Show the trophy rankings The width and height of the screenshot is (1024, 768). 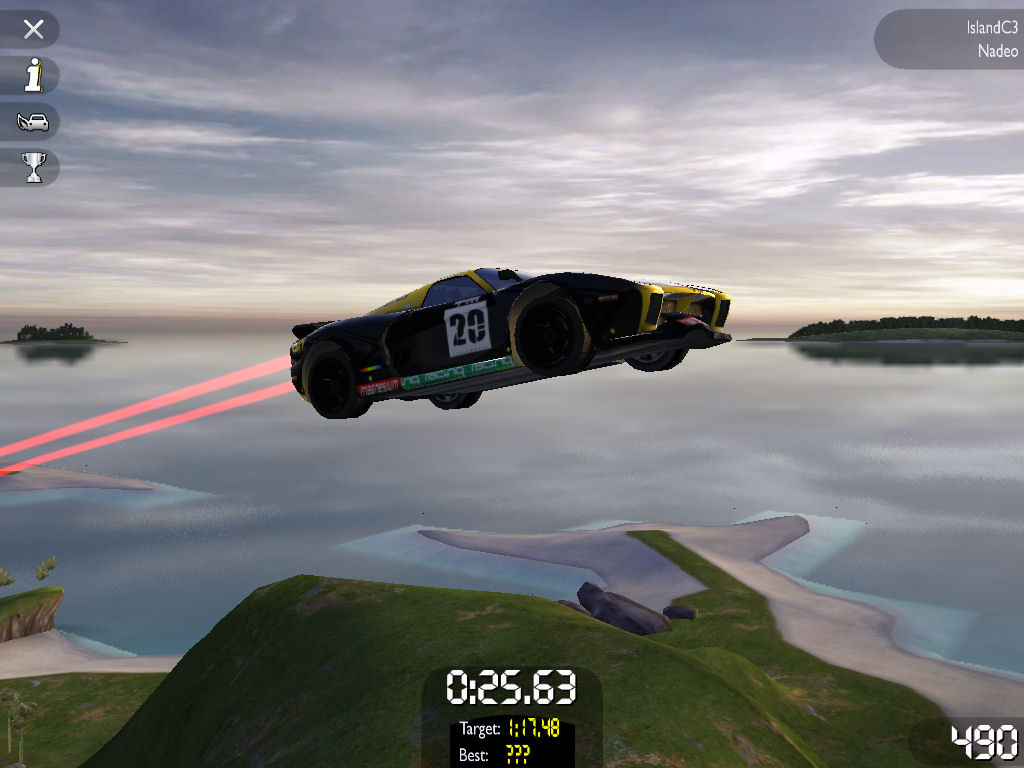pos(34,168)
